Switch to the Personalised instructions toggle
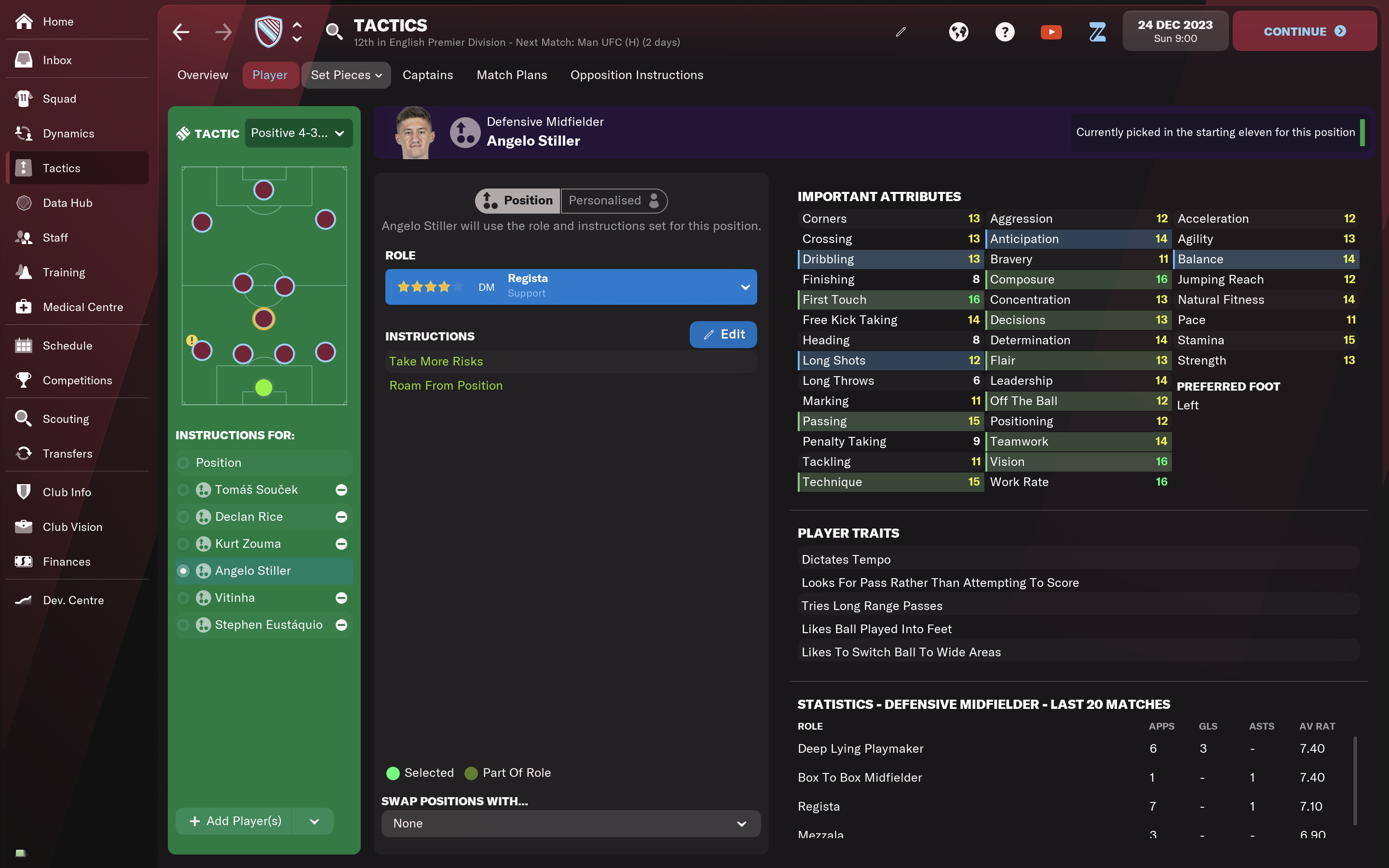The height and width of the screenshot is (868, 1389). (x=613, y=200)
